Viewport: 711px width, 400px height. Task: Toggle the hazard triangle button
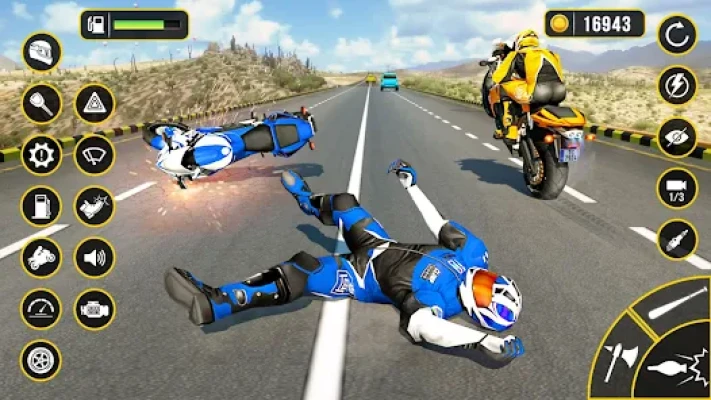pyautogui.click(x=95, y=103)
